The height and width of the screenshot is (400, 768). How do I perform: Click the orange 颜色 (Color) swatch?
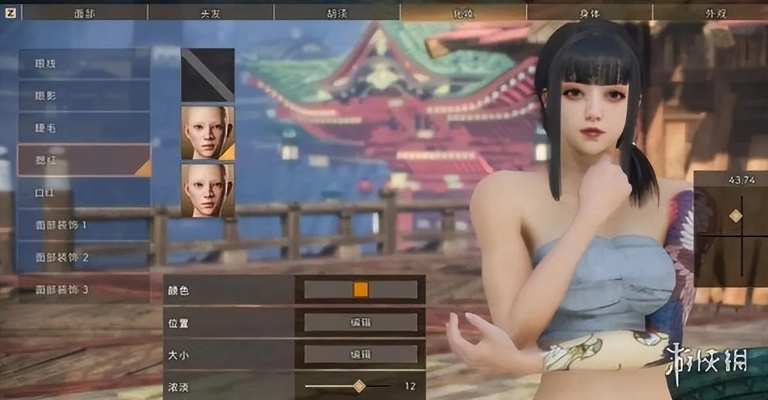361,289
